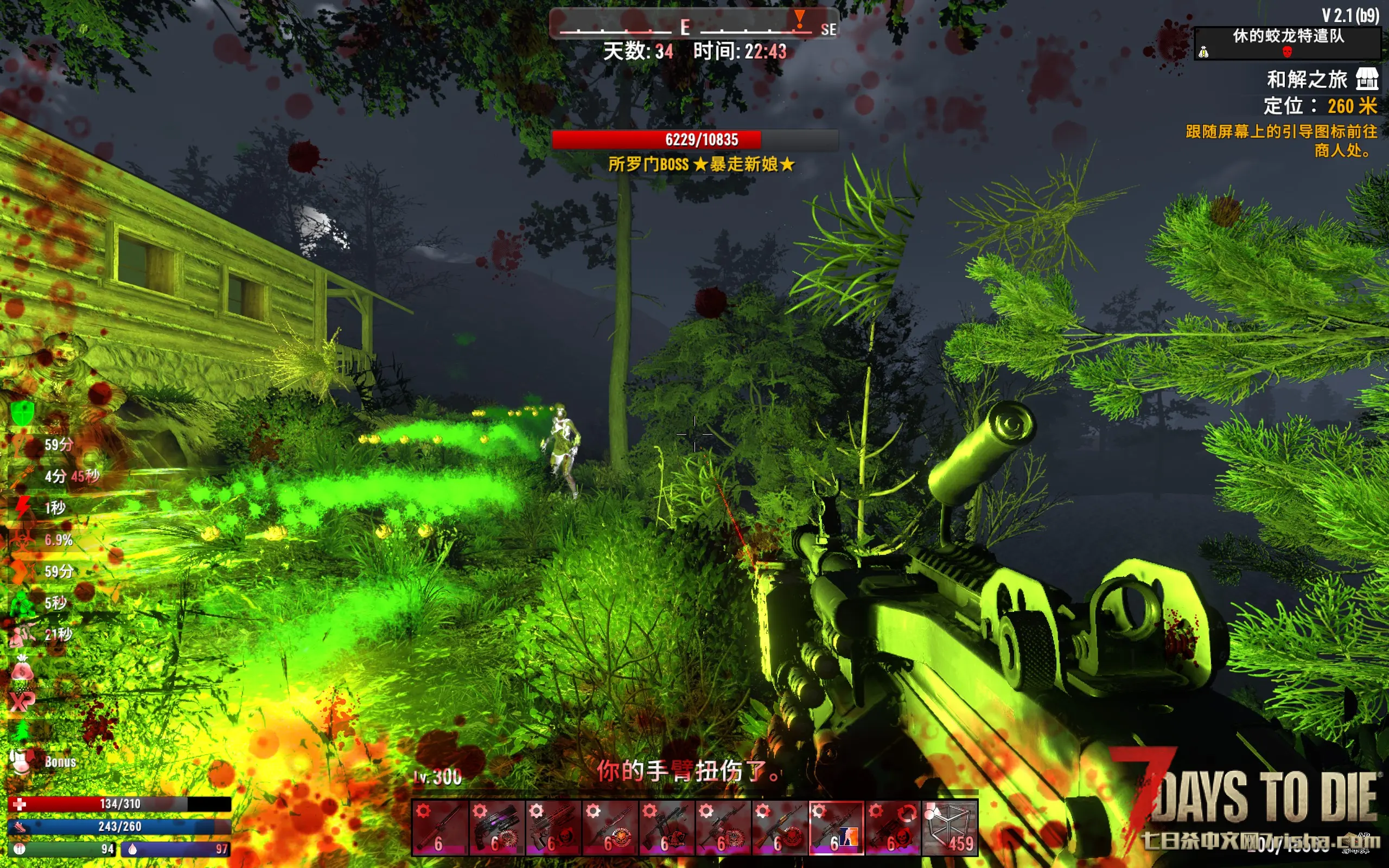This screenshot has height=868, width=1389.
Task: Click the green pine tree buff icon
Action: point(22,731)
